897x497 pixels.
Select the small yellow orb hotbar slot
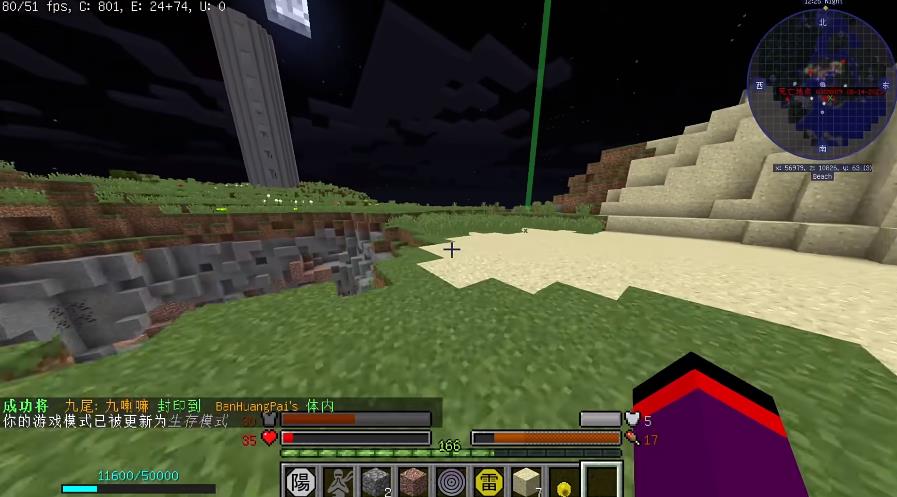pyautogui.click(x=565, y=486)
